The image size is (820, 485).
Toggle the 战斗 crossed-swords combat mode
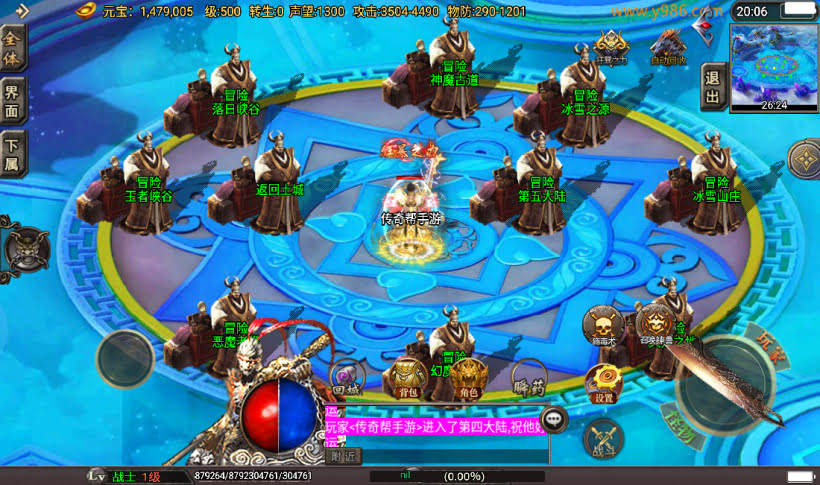(x=603, y=439)
